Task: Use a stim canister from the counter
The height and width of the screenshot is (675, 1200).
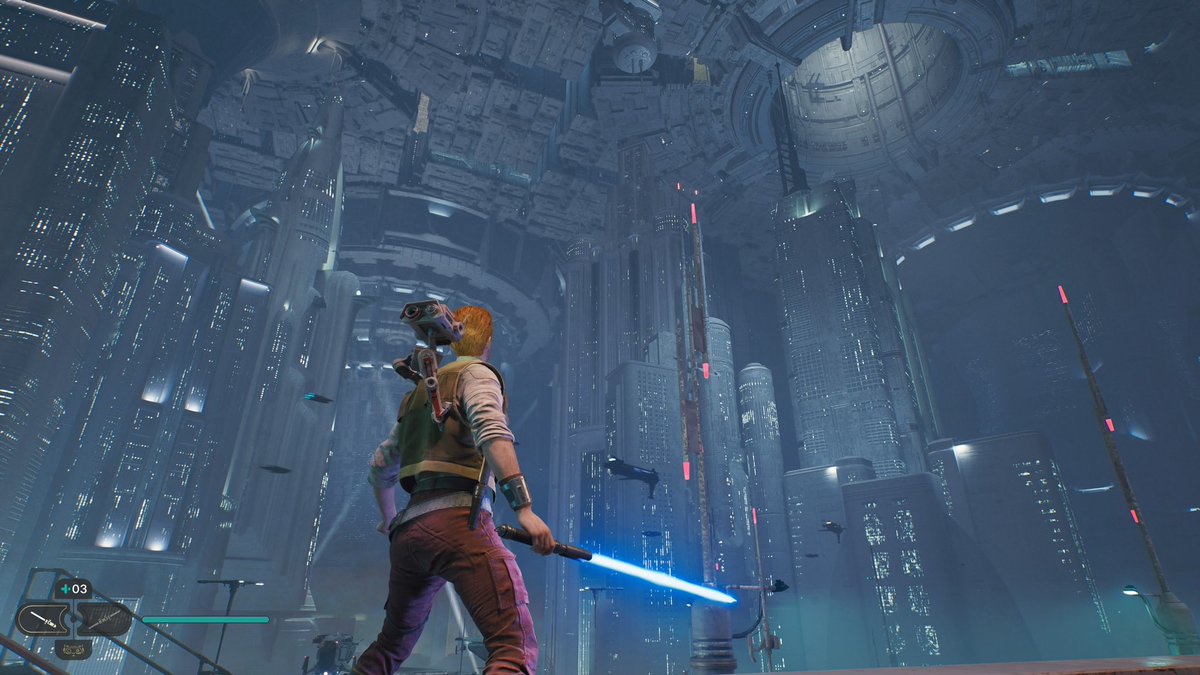Action: point(72,589)
